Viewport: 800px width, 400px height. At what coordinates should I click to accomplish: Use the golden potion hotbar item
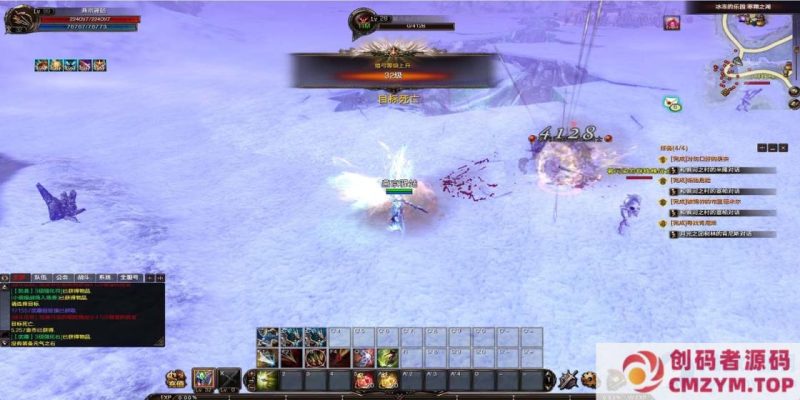[387, 378]
